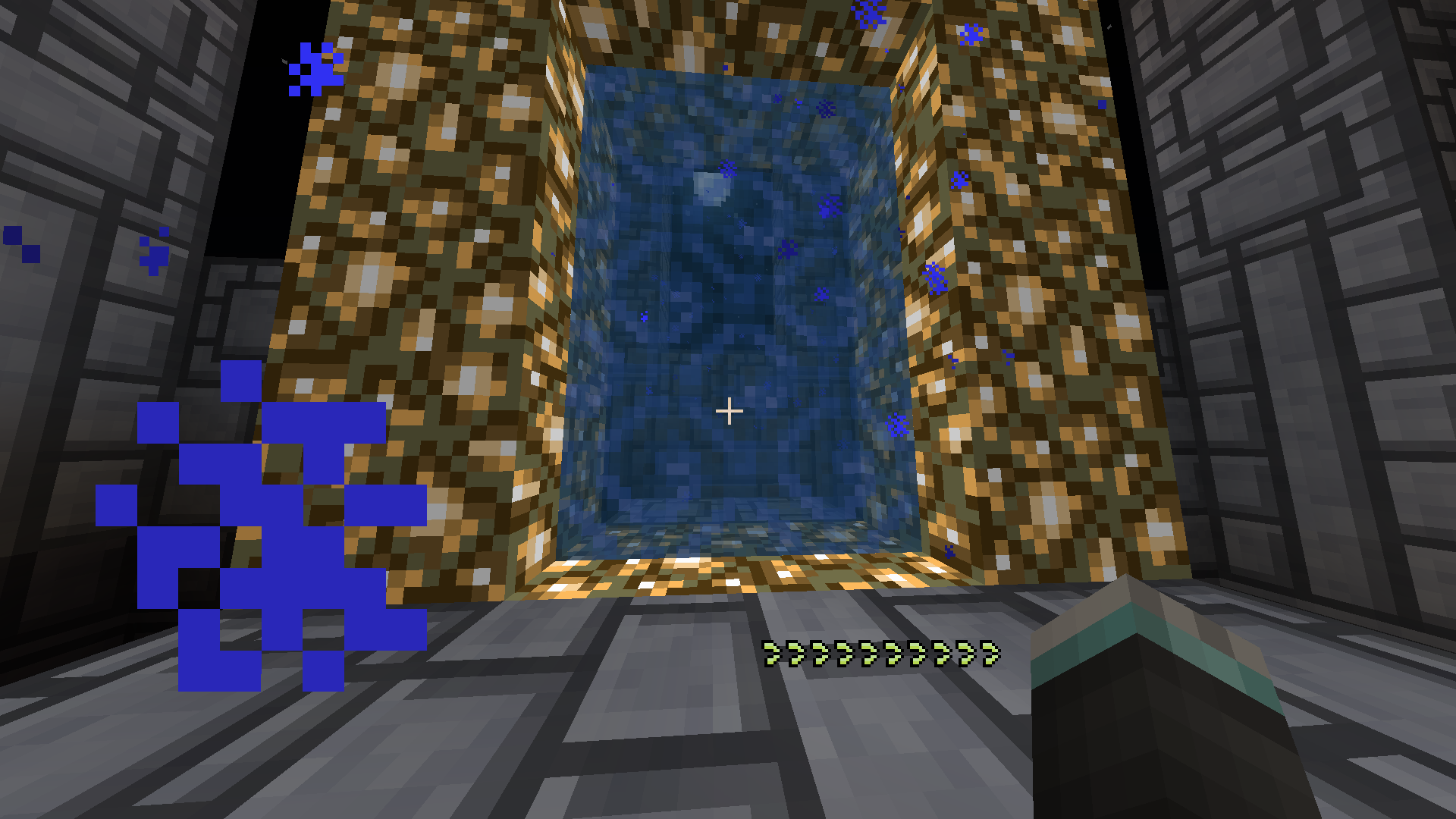The image size is (1456, 819).
Task: Click the last green chevron arrow
Action: pos(990,652)
